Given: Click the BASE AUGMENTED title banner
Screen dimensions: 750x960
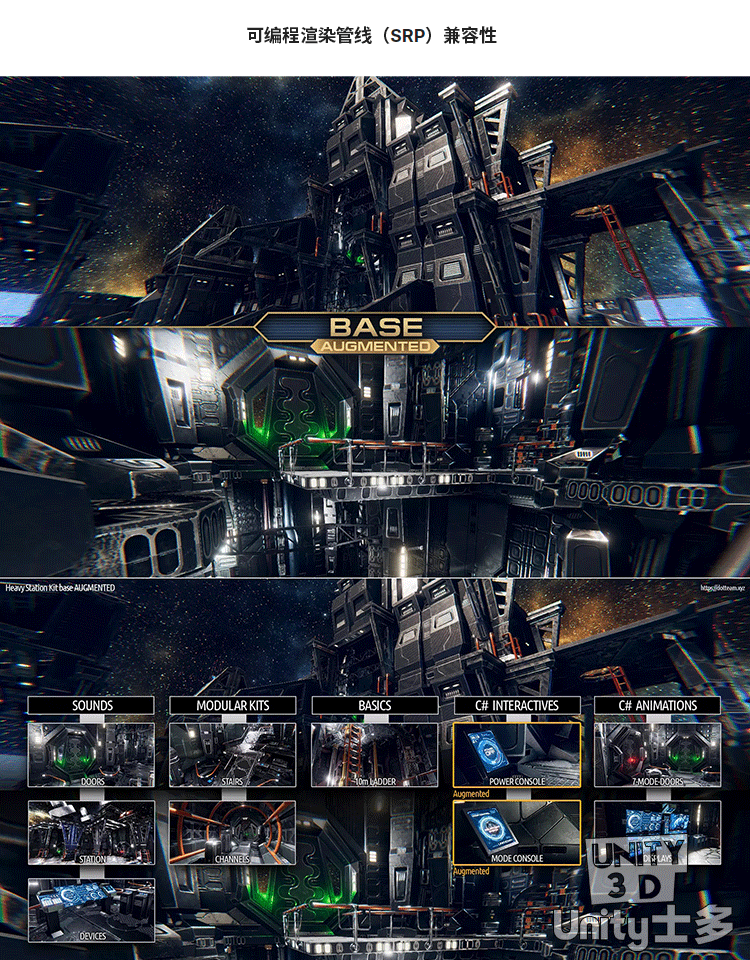Looking at the screenshot, I should click(x=375, y=333).
